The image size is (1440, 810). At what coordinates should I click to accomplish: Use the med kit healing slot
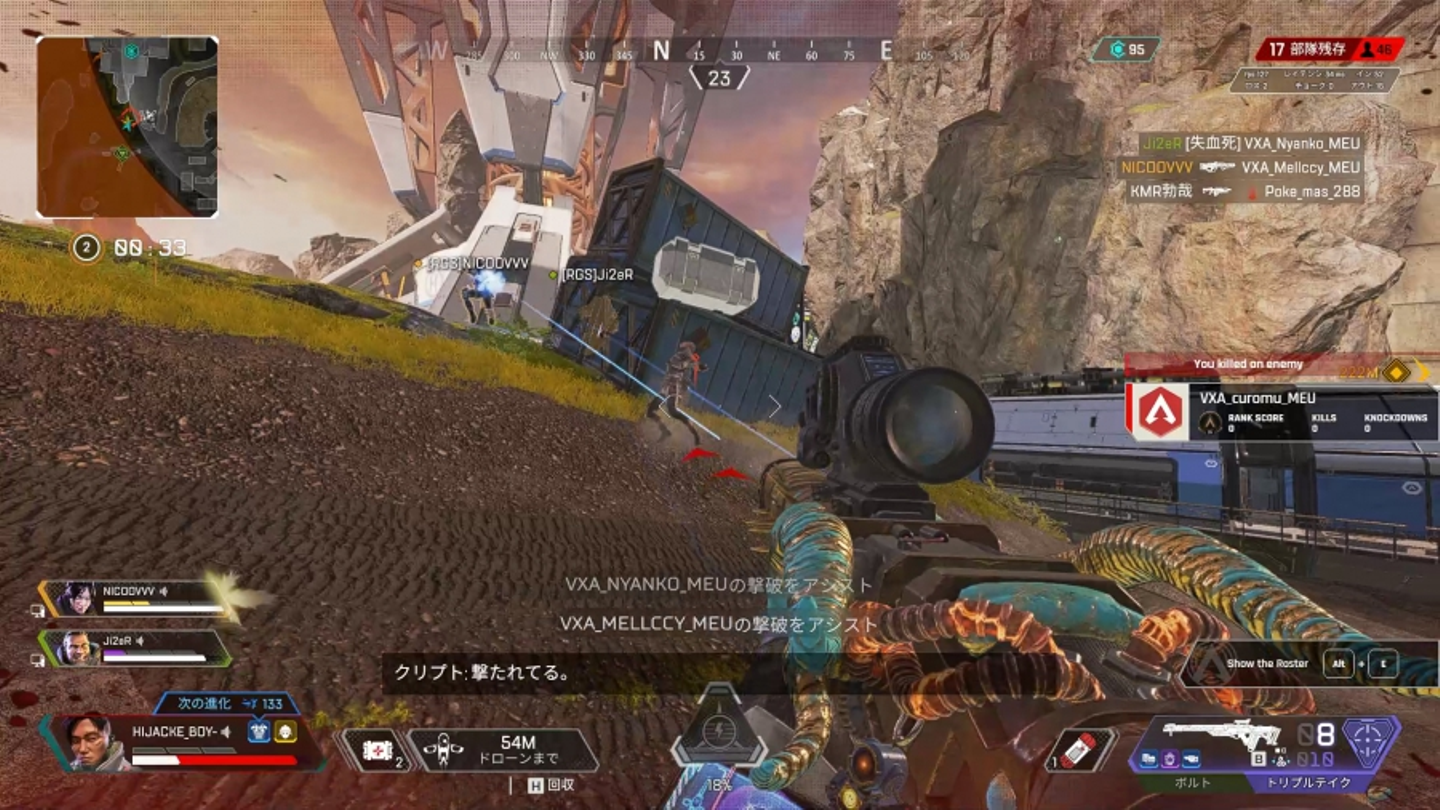point(377,751)
